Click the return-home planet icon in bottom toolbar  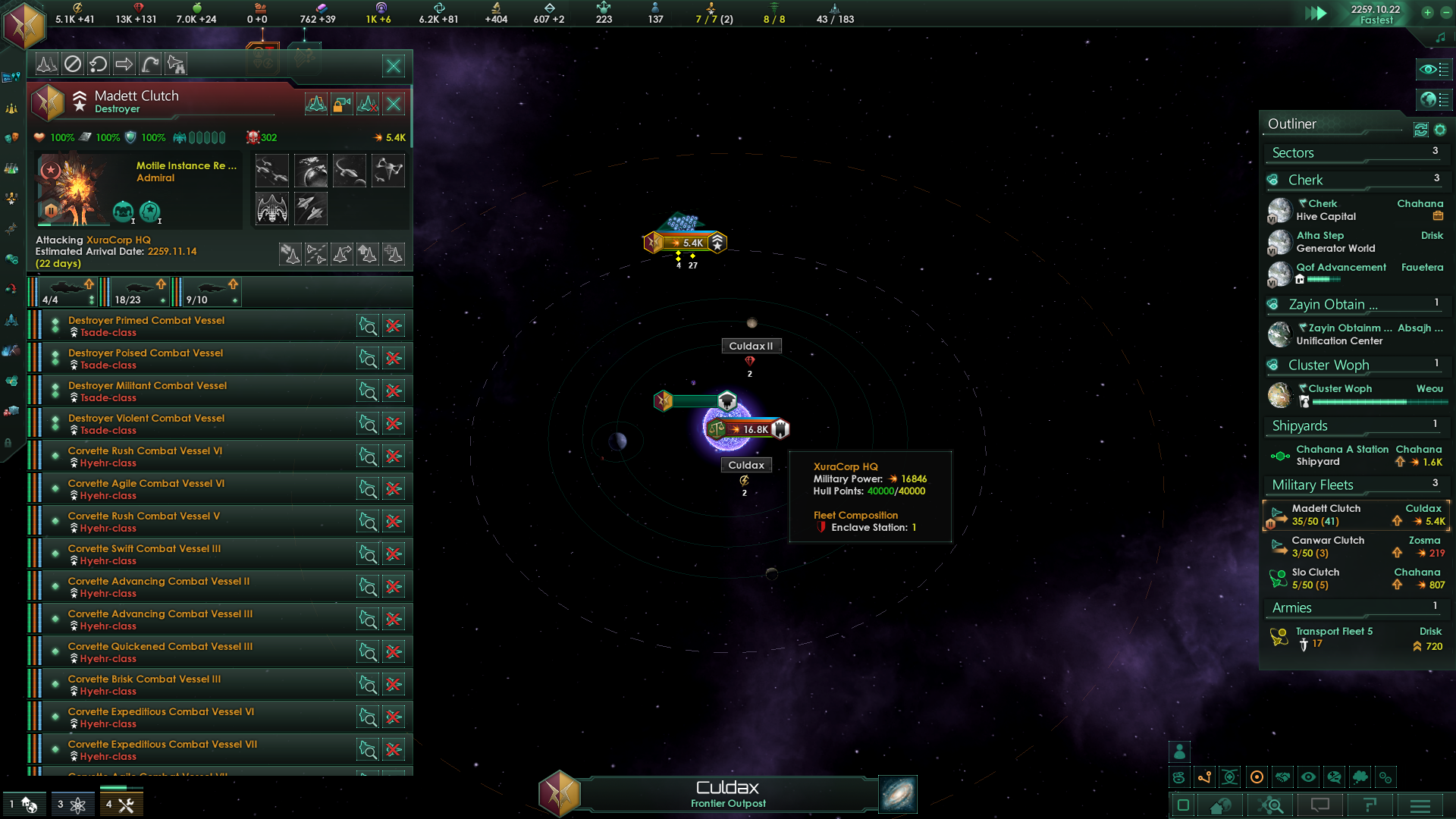(1222, 805)
